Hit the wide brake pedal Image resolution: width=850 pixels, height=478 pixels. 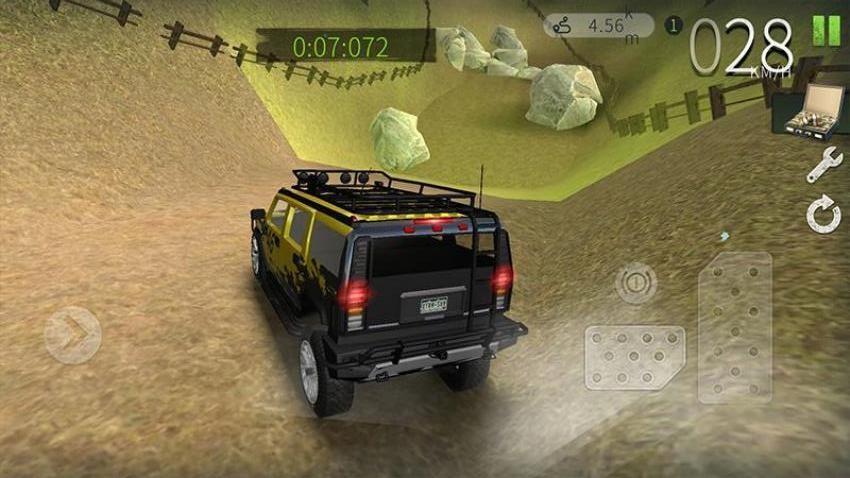click(x=635, y=357)
